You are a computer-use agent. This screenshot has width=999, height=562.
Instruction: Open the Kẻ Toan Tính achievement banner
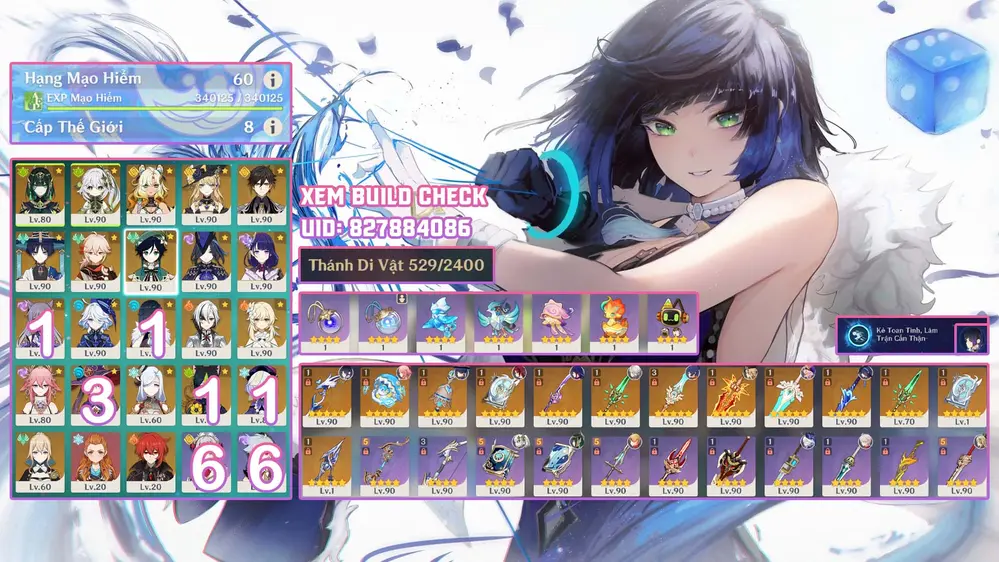pyautogui.click(x=894, y=337)
